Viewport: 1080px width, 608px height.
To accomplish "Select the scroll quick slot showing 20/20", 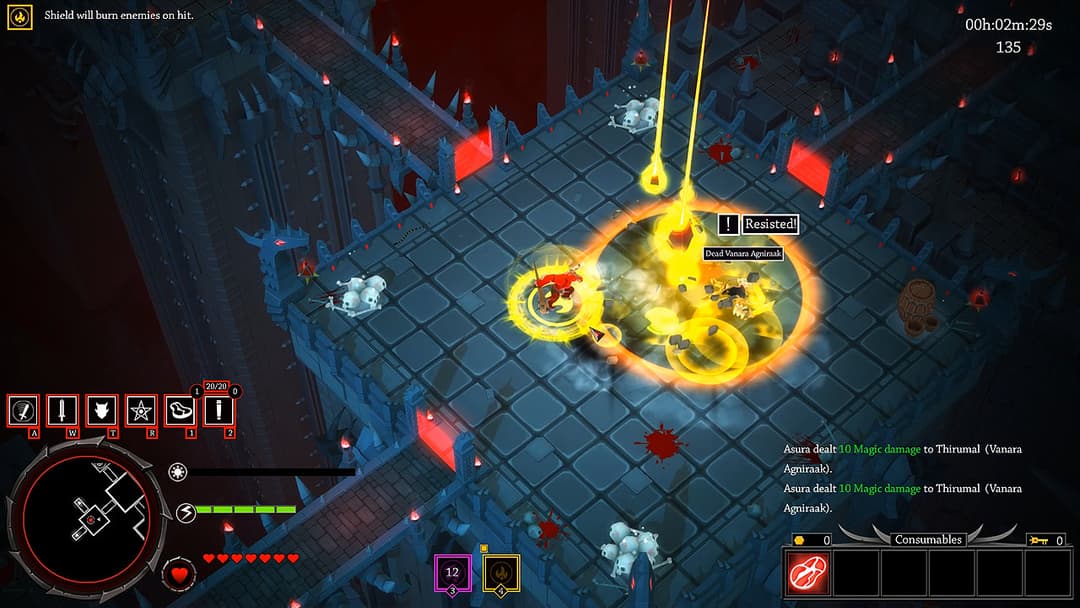I will 219,410.
